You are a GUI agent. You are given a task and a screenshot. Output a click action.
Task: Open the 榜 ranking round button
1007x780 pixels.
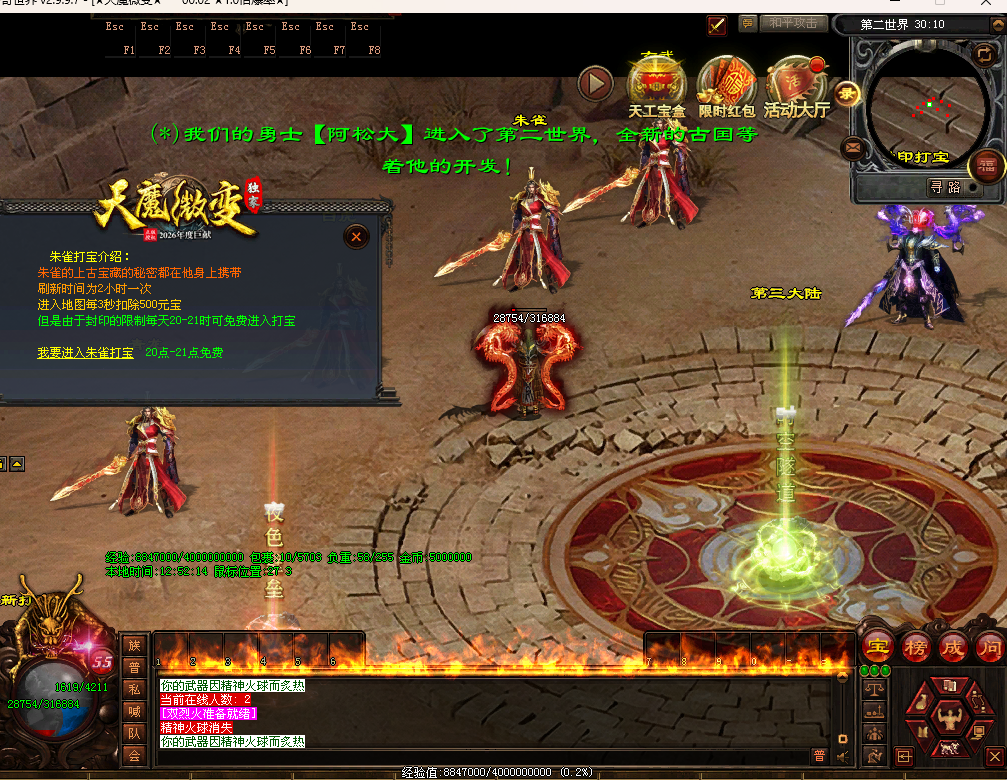916,648
